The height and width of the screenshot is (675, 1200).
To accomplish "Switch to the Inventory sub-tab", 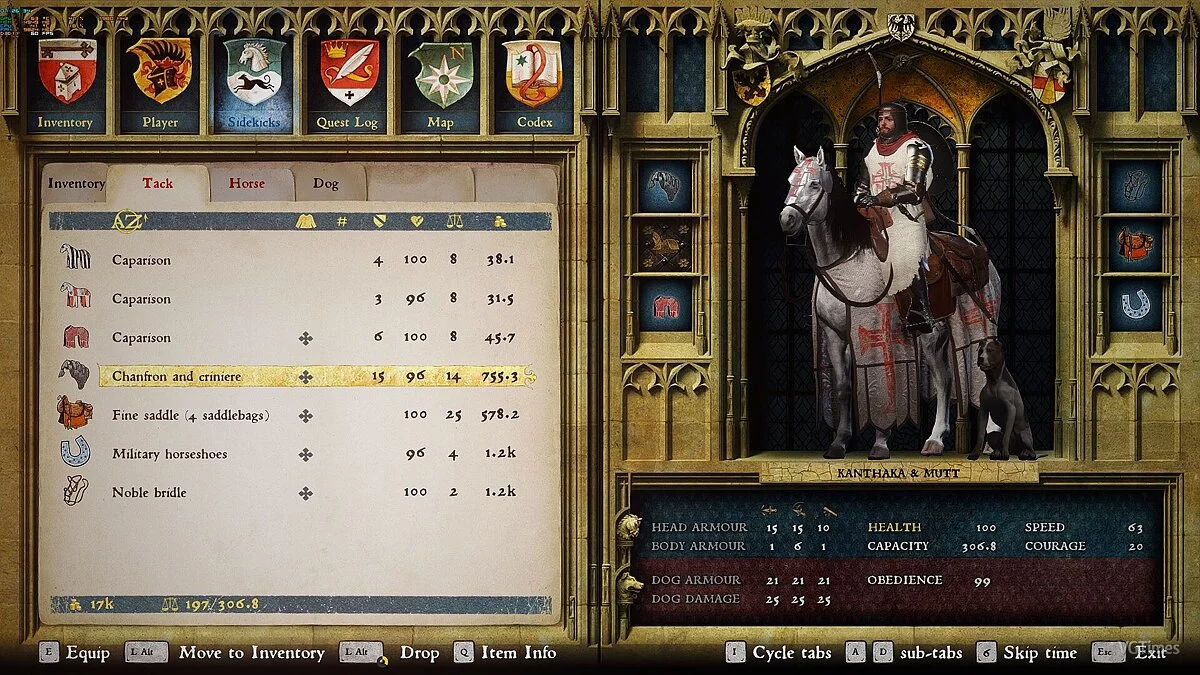I will tap(76, 184).
